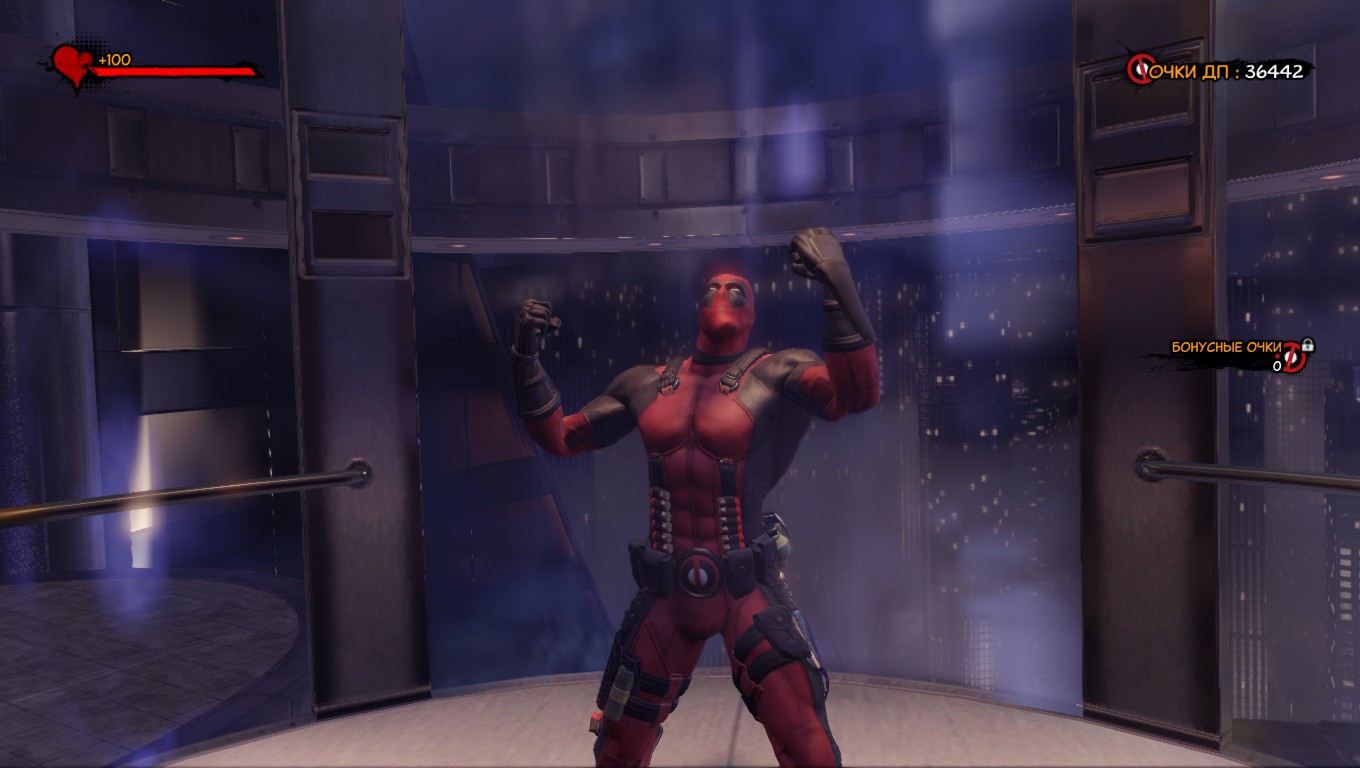Screen dimensions: 1360x768
Task: Click the 0 bonus points value
Action: point(1277,365)
